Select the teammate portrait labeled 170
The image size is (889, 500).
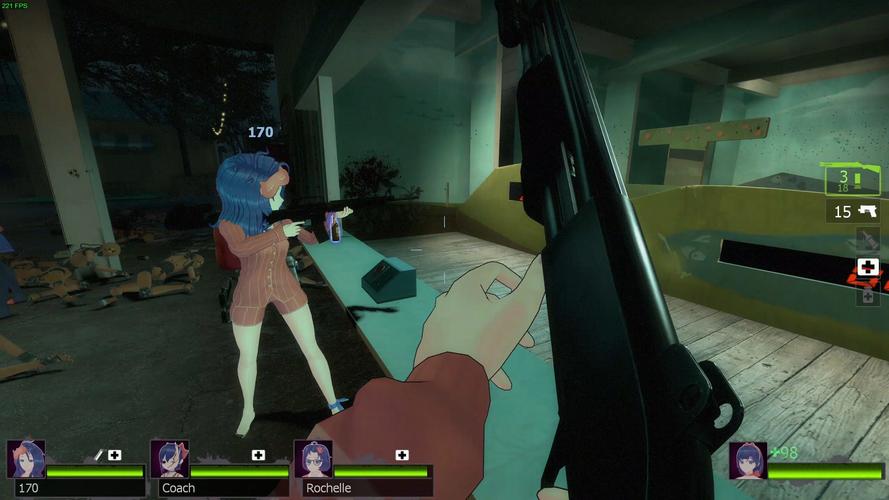[26, 458]
